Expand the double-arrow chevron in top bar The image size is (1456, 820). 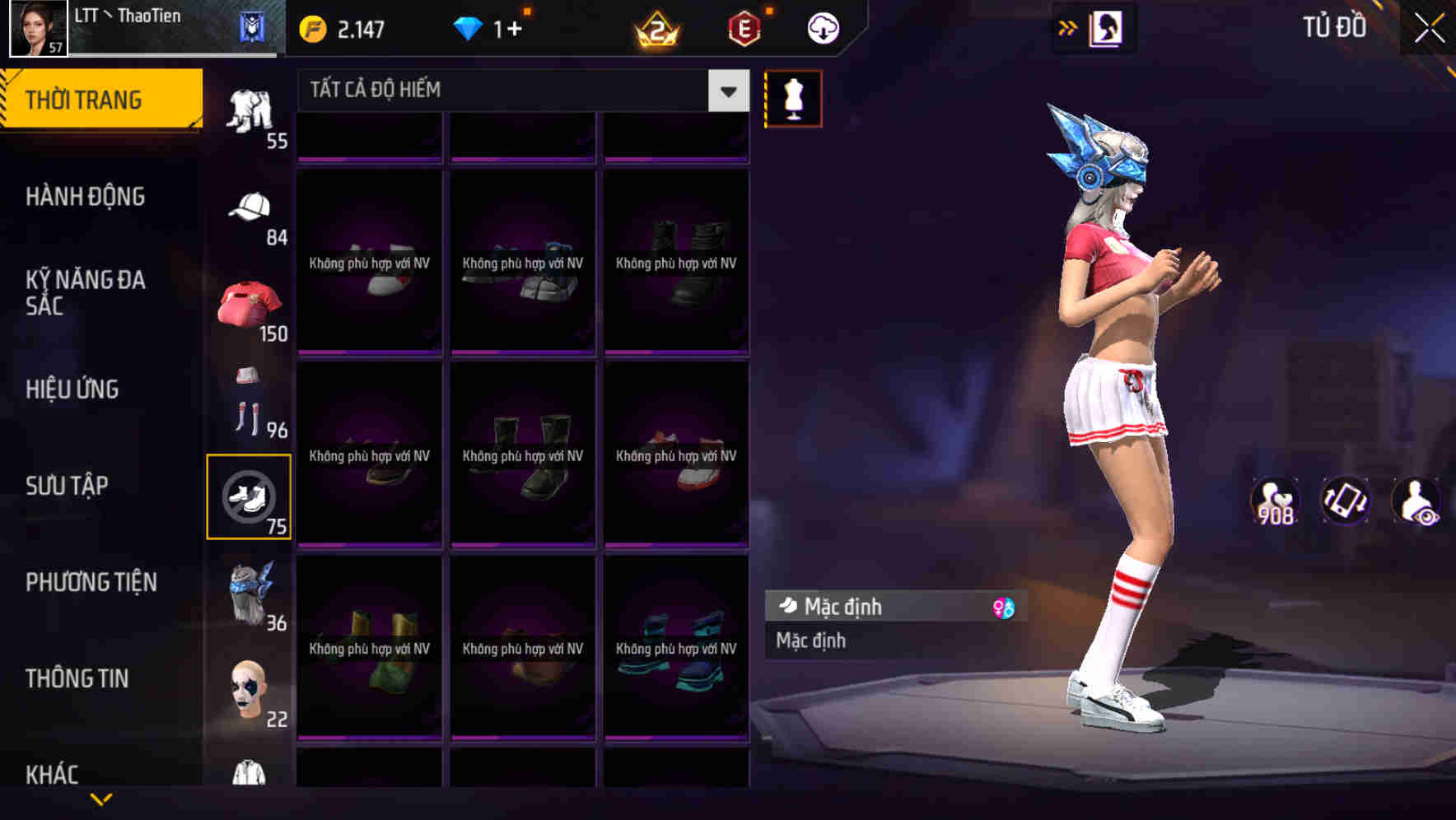(x=1066, y=26)
